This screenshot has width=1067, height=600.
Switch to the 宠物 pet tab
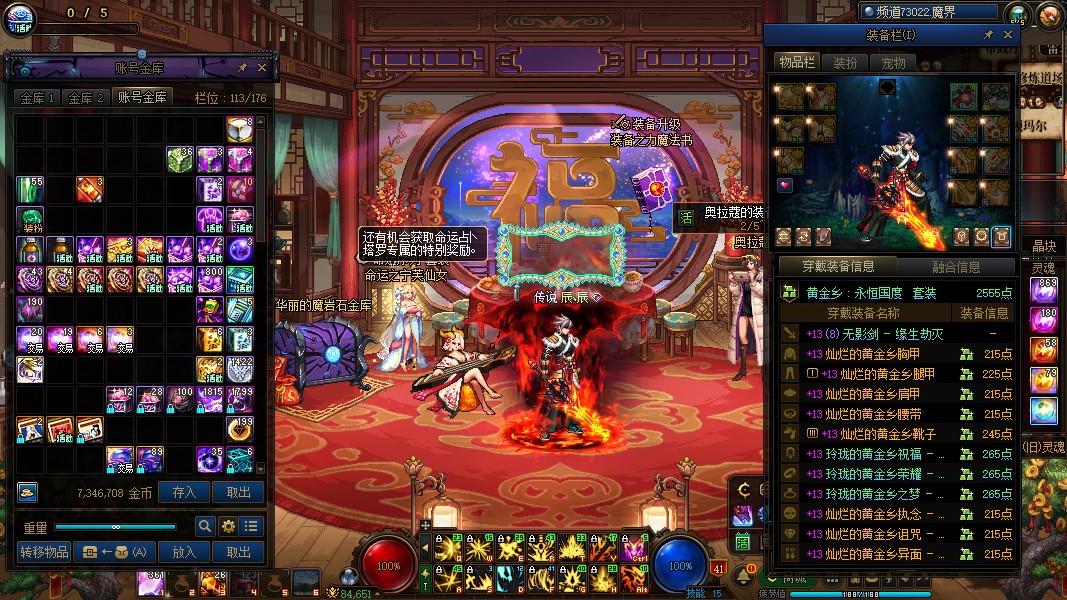(893, 63)
